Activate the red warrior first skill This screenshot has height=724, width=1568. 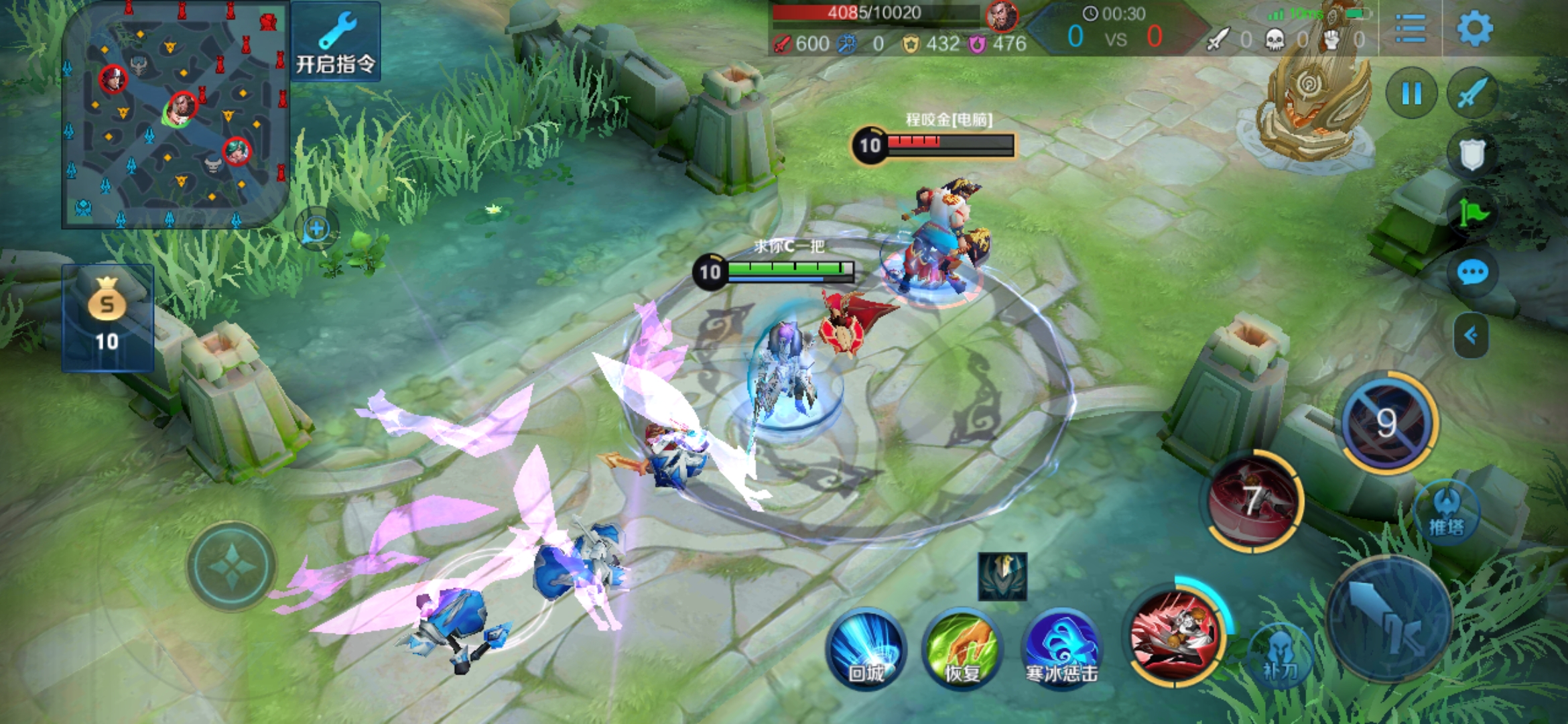pos(1176,633)
